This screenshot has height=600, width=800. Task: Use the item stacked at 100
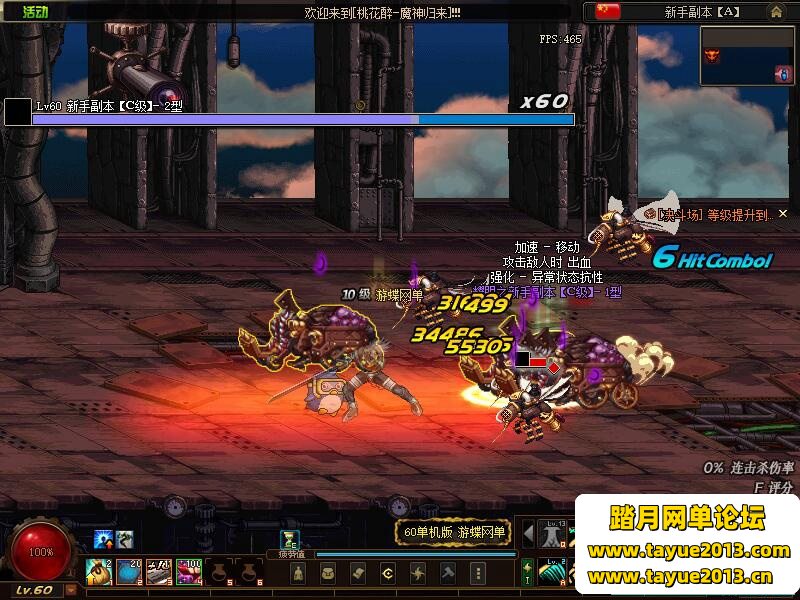[189, 571]
